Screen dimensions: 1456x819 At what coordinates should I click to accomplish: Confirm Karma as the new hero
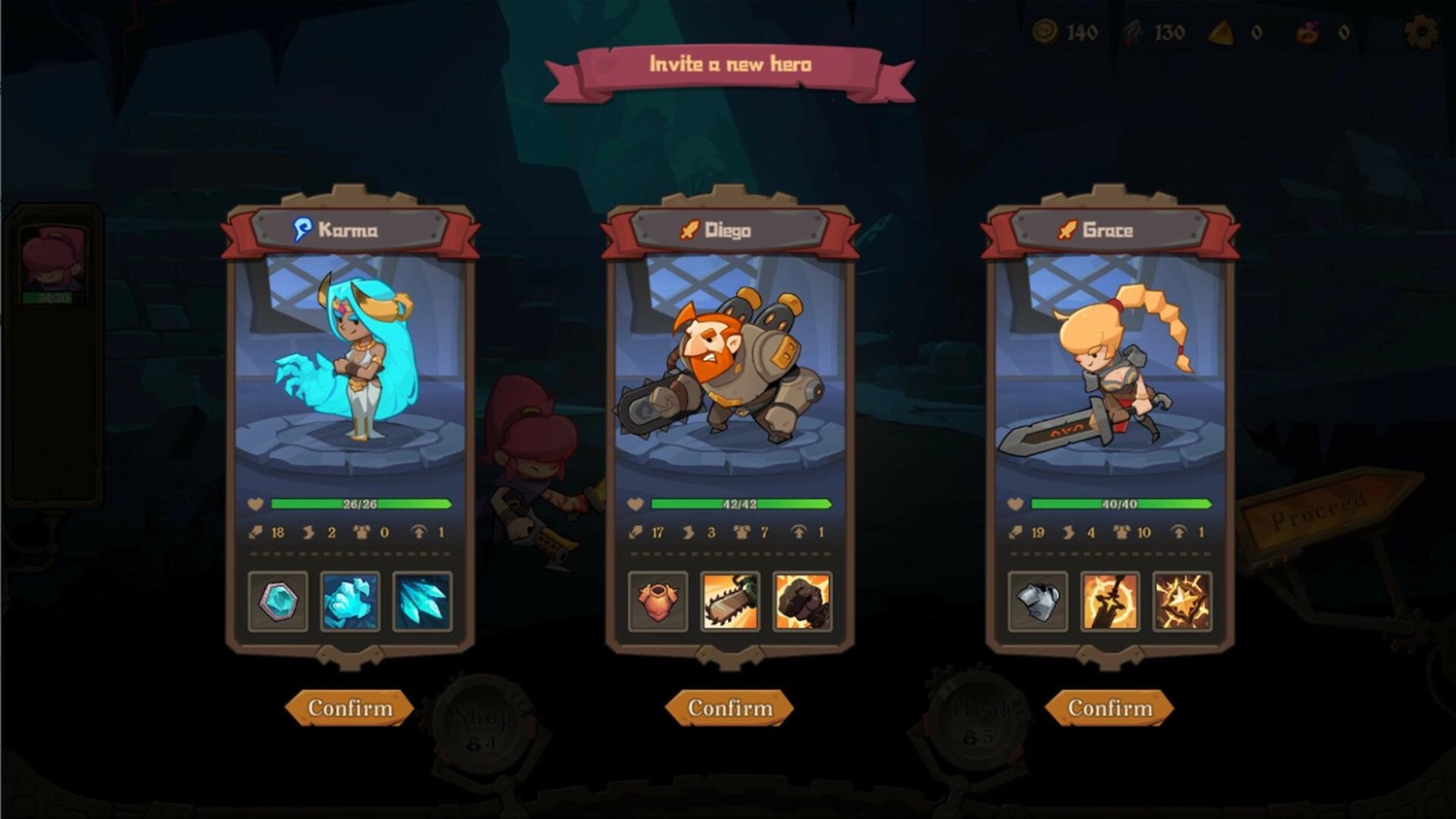[x=349, y=708]
